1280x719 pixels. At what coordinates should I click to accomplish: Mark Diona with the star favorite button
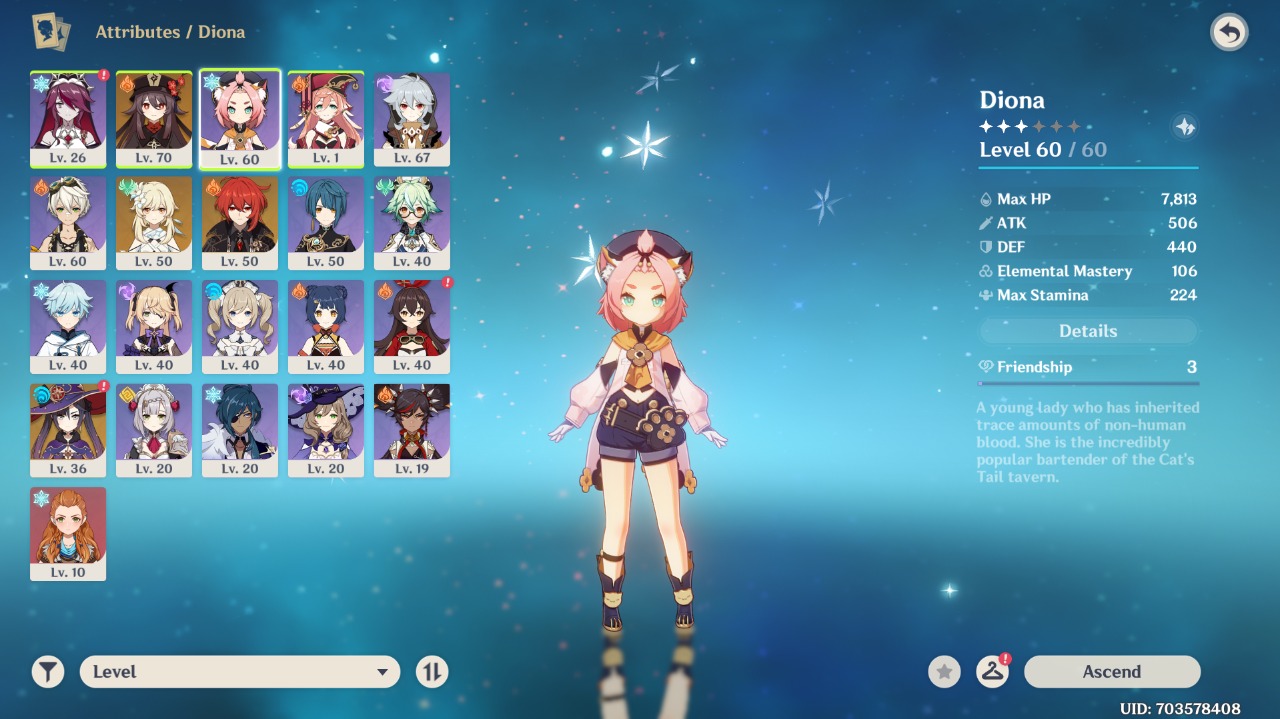pyautogui.click(x=944, y=672)
